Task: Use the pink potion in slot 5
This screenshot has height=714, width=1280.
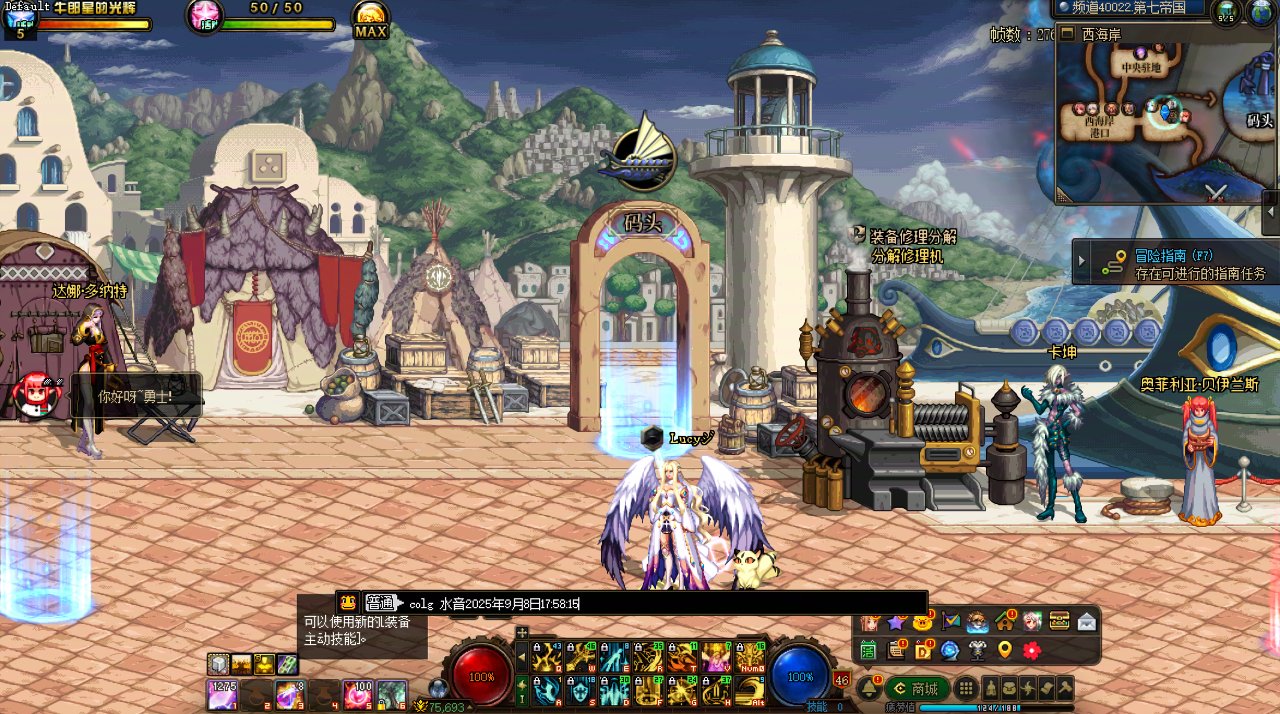Action: (x=357, y=692)
